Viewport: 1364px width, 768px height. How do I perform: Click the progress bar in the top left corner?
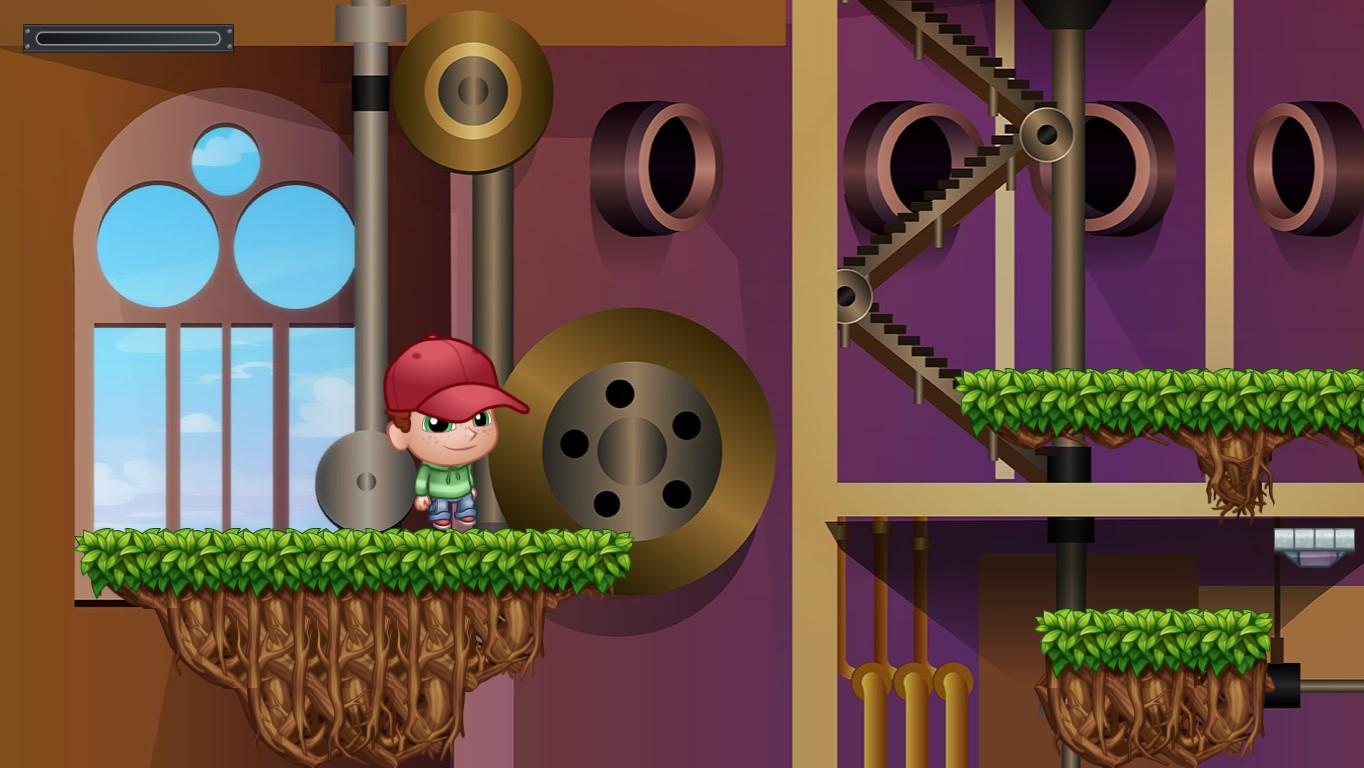[x=127, y=37]
